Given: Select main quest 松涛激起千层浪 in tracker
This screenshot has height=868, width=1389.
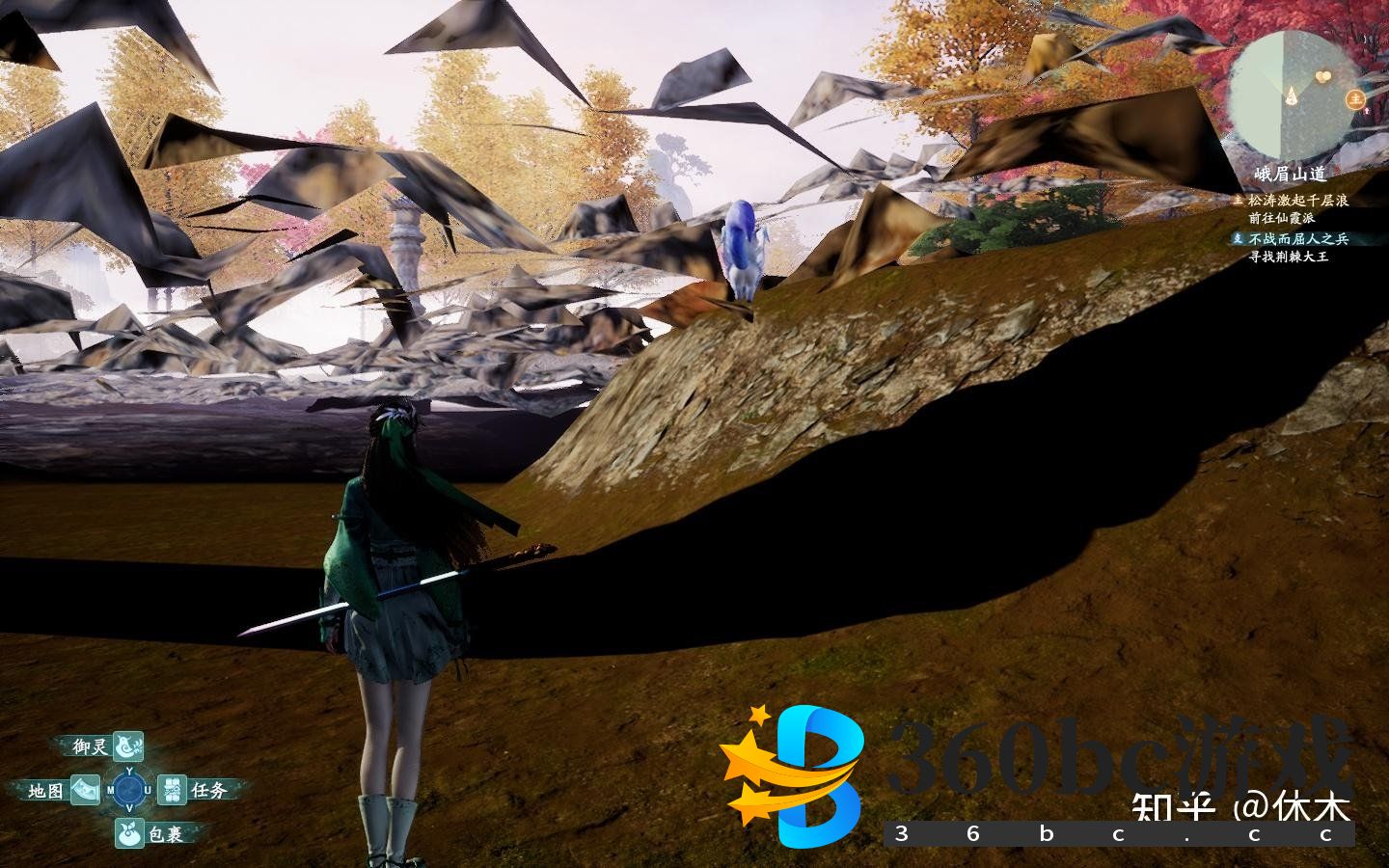Looking at the screenshot, I should click(x=1296, y=201).
